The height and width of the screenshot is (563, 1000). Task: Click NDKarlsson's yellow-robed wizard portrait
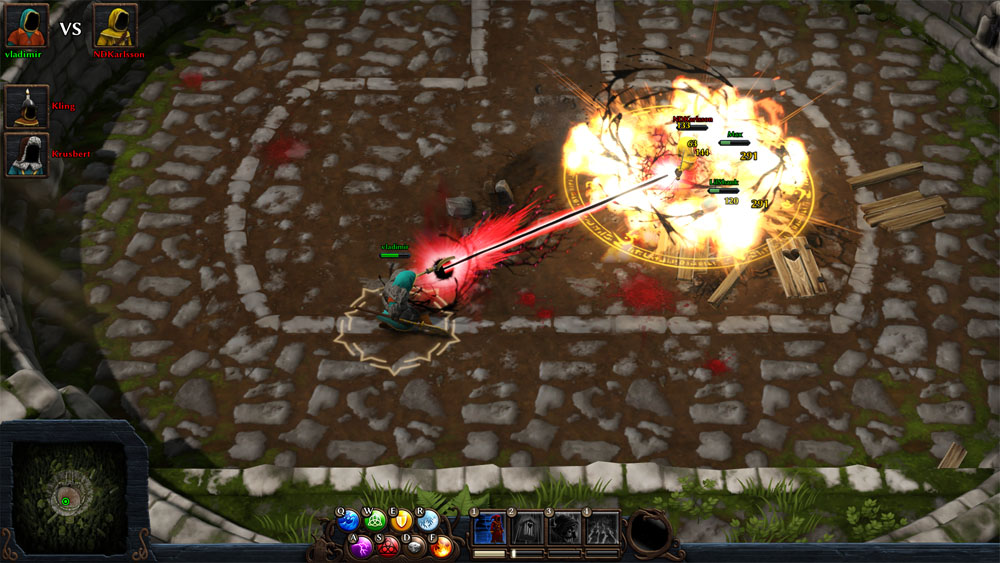115,25
